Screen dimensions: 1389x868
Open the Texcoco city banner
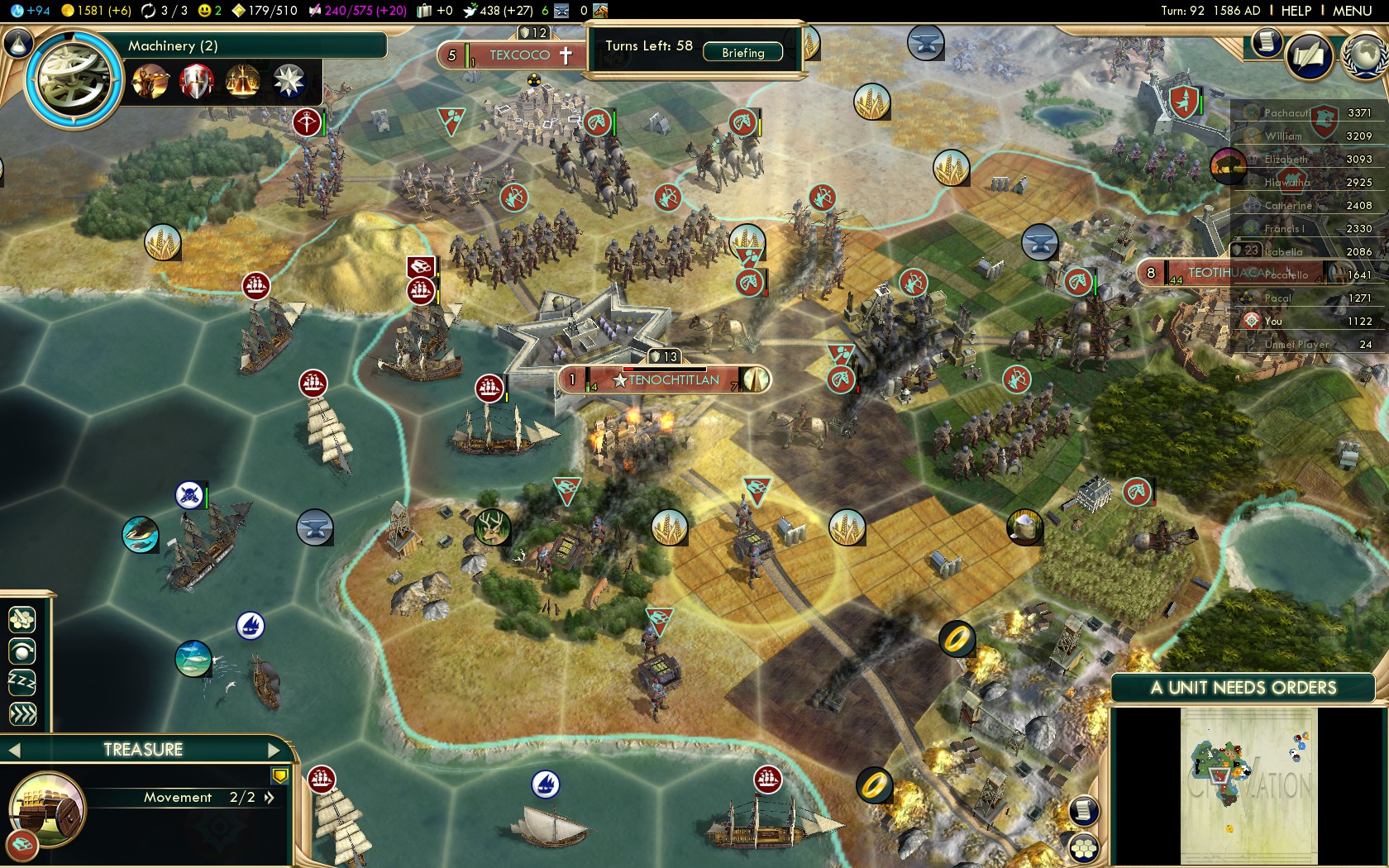click(519, 55)
